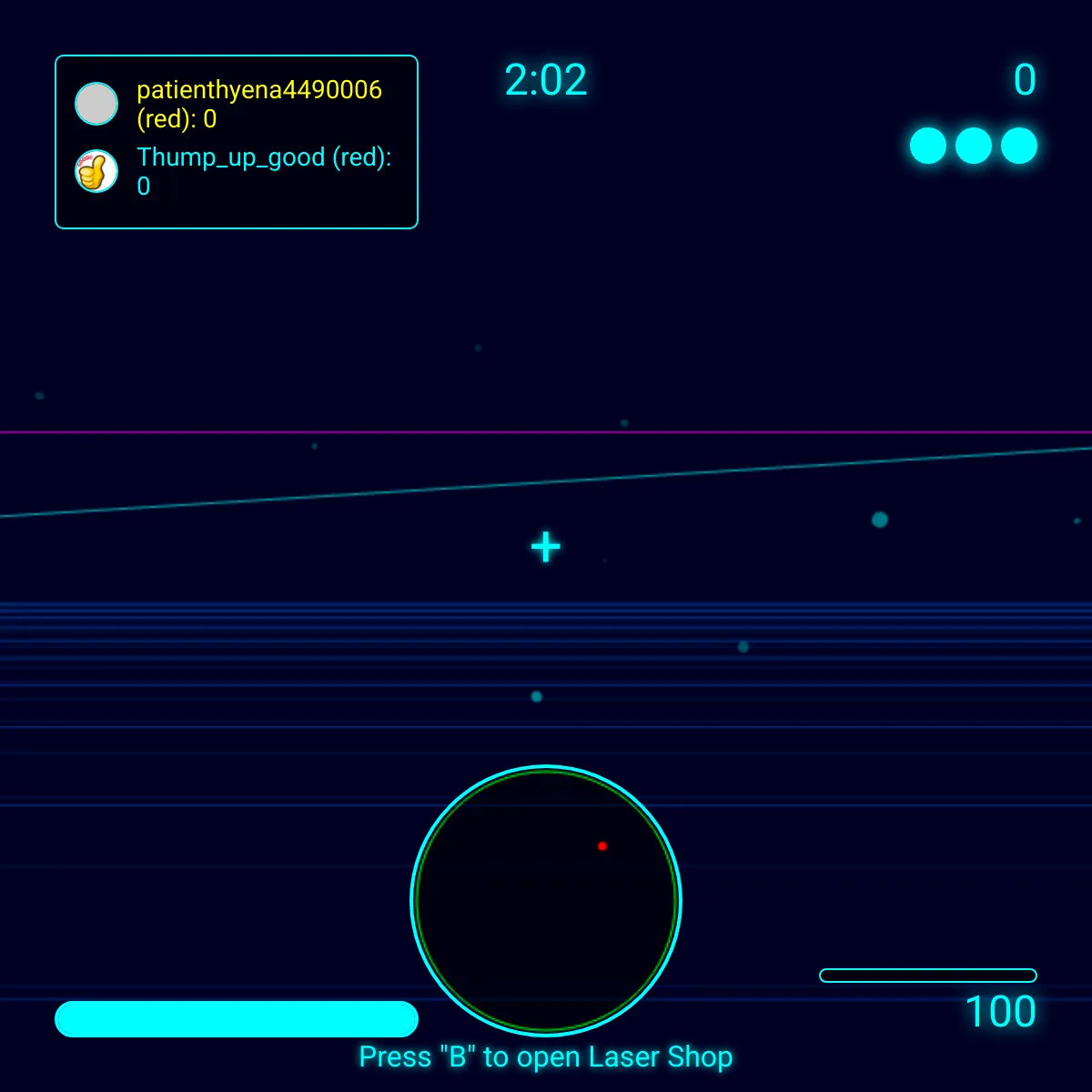This screenshot has height=1092, width=1092.
Task: Click the circular radar minimap
Action: pos(546,901)
